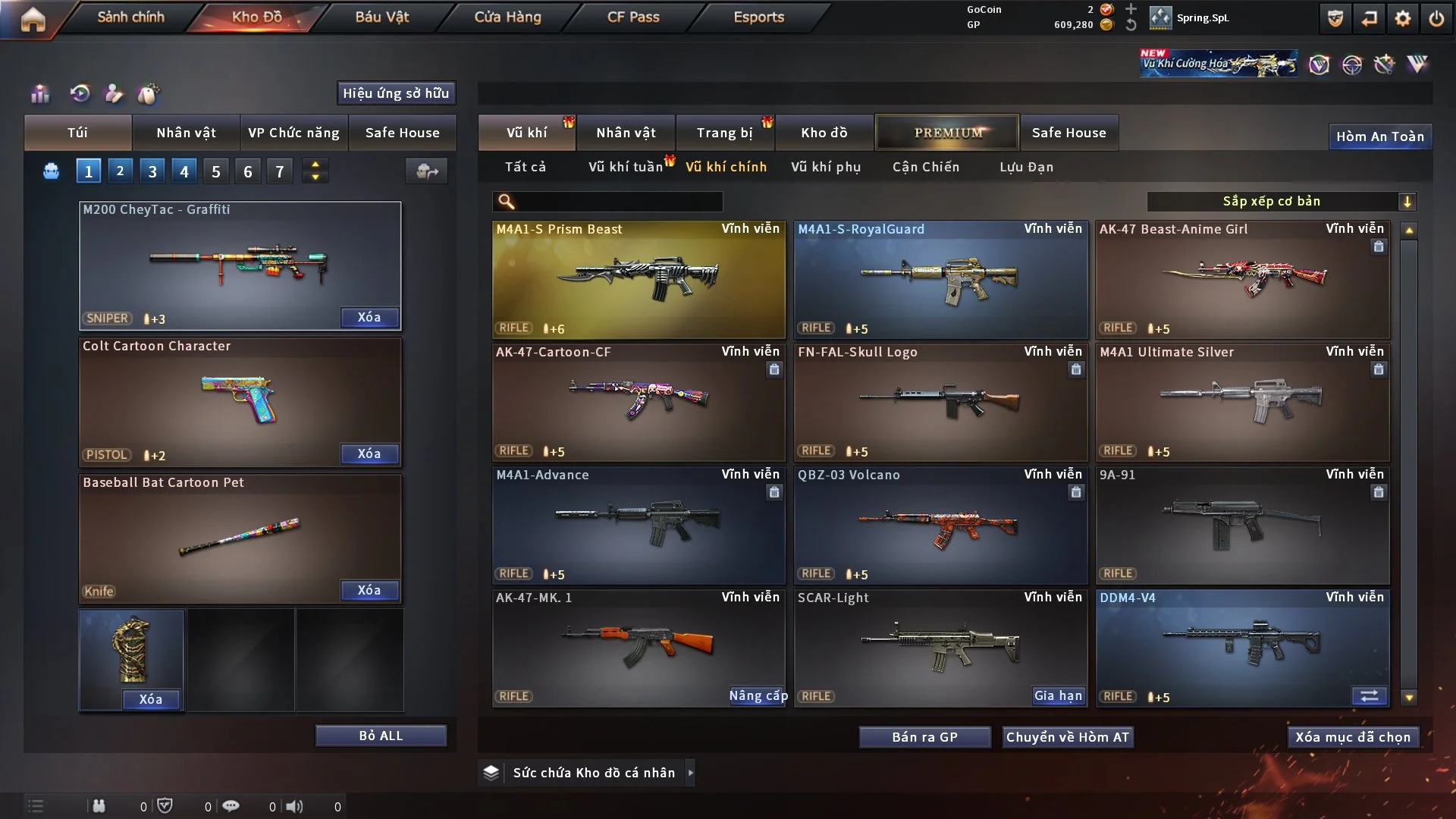1456x819 pixels.
Task: Open the PREMIUM inventory tab
Action: coord(947,133)
